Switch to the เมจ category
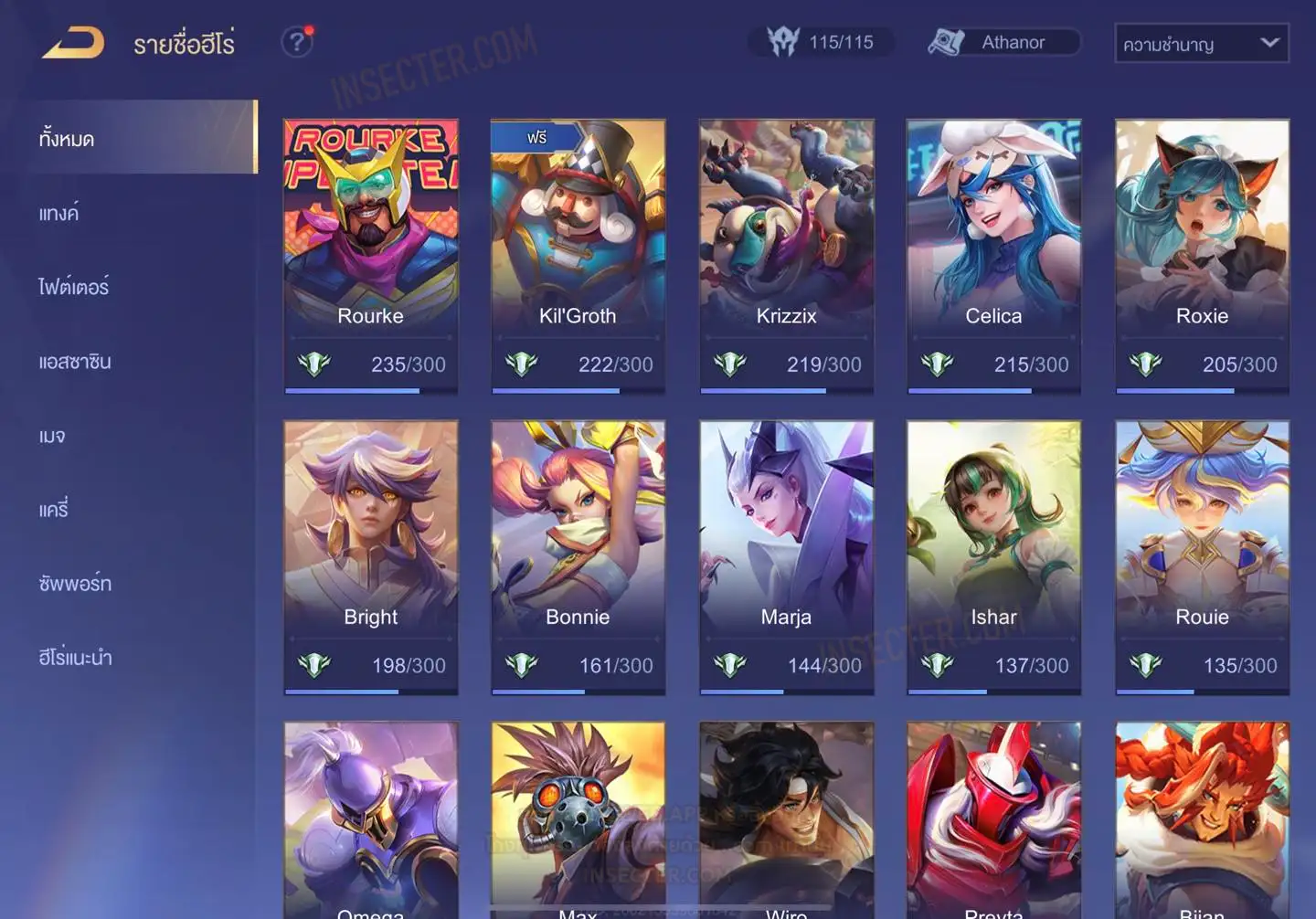 (x=52, y=436)
